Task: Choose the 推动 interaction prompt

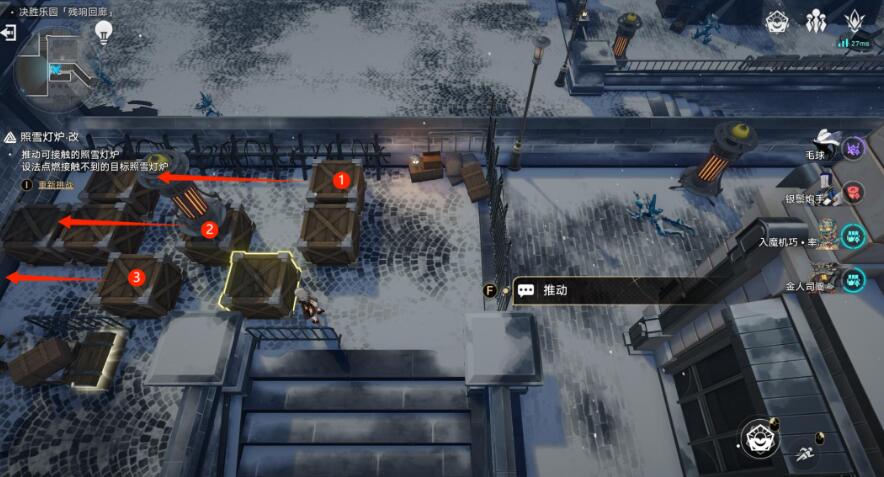Action: point(555,290)
